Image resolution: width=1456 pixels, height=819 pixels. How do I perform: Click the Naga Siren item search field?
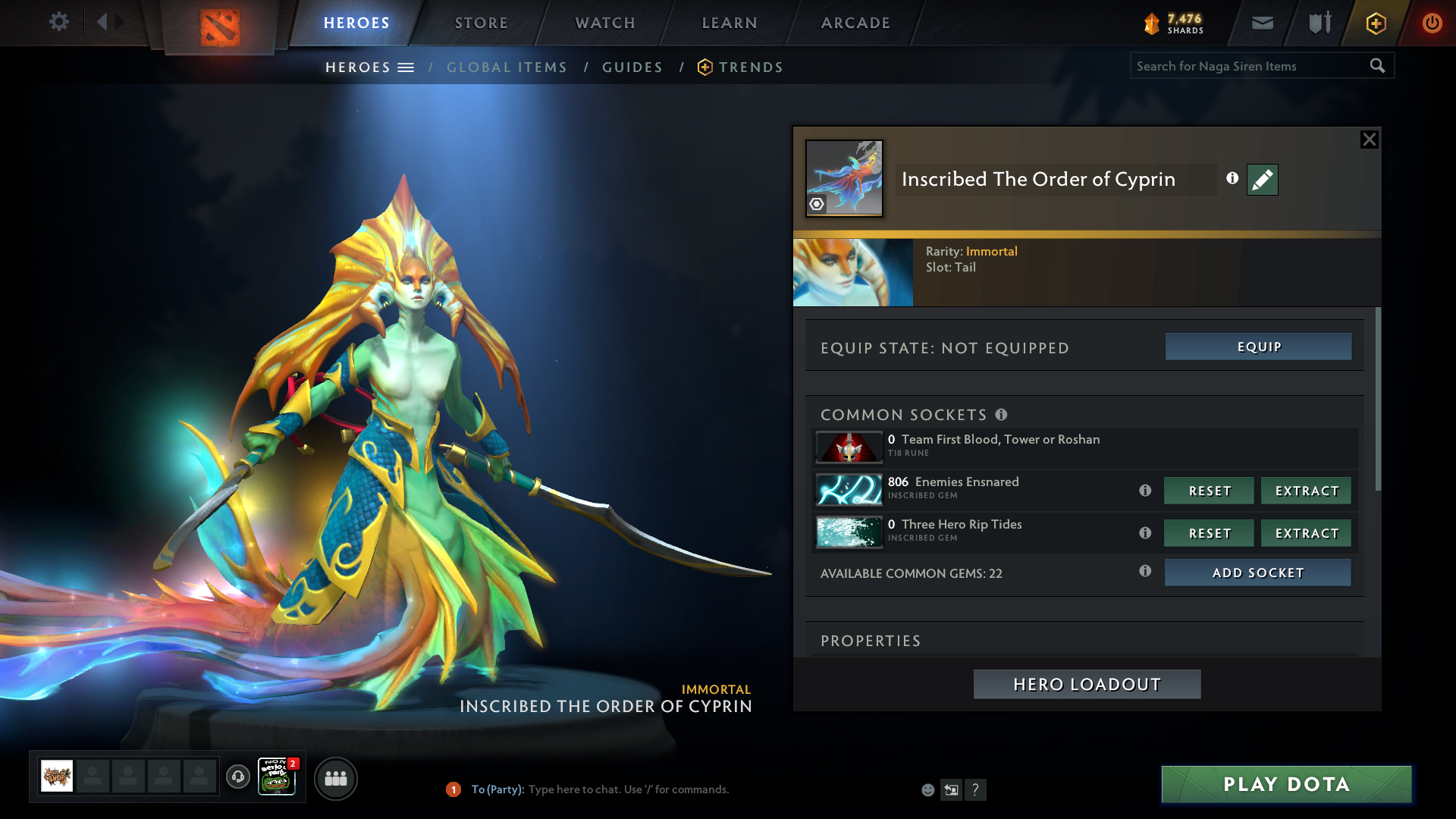coord(1247,66)
